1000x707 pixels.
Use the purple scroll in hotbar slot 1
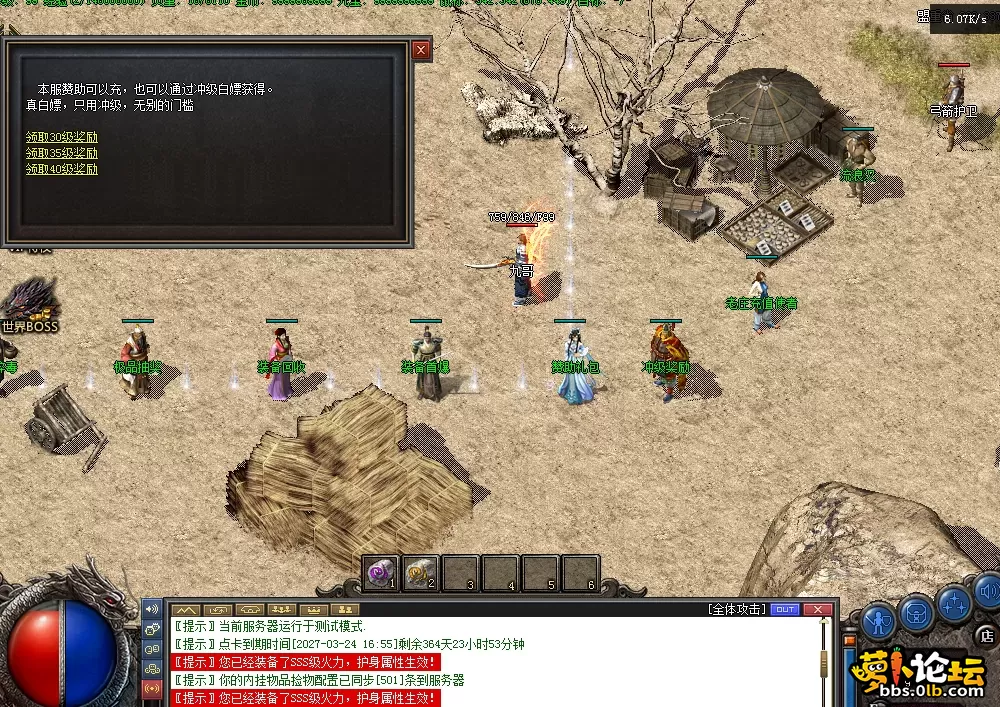click(380, 572)
